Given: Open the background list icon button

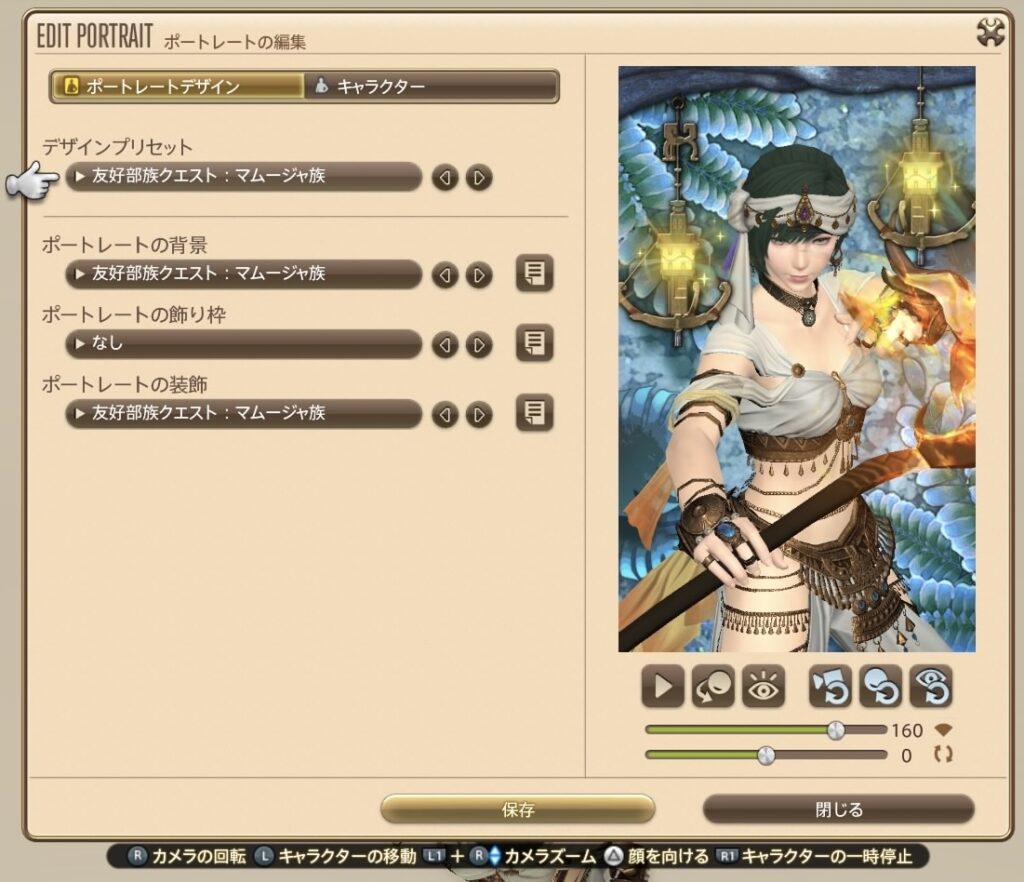Looking at the screenshot, I should (534, 274).
